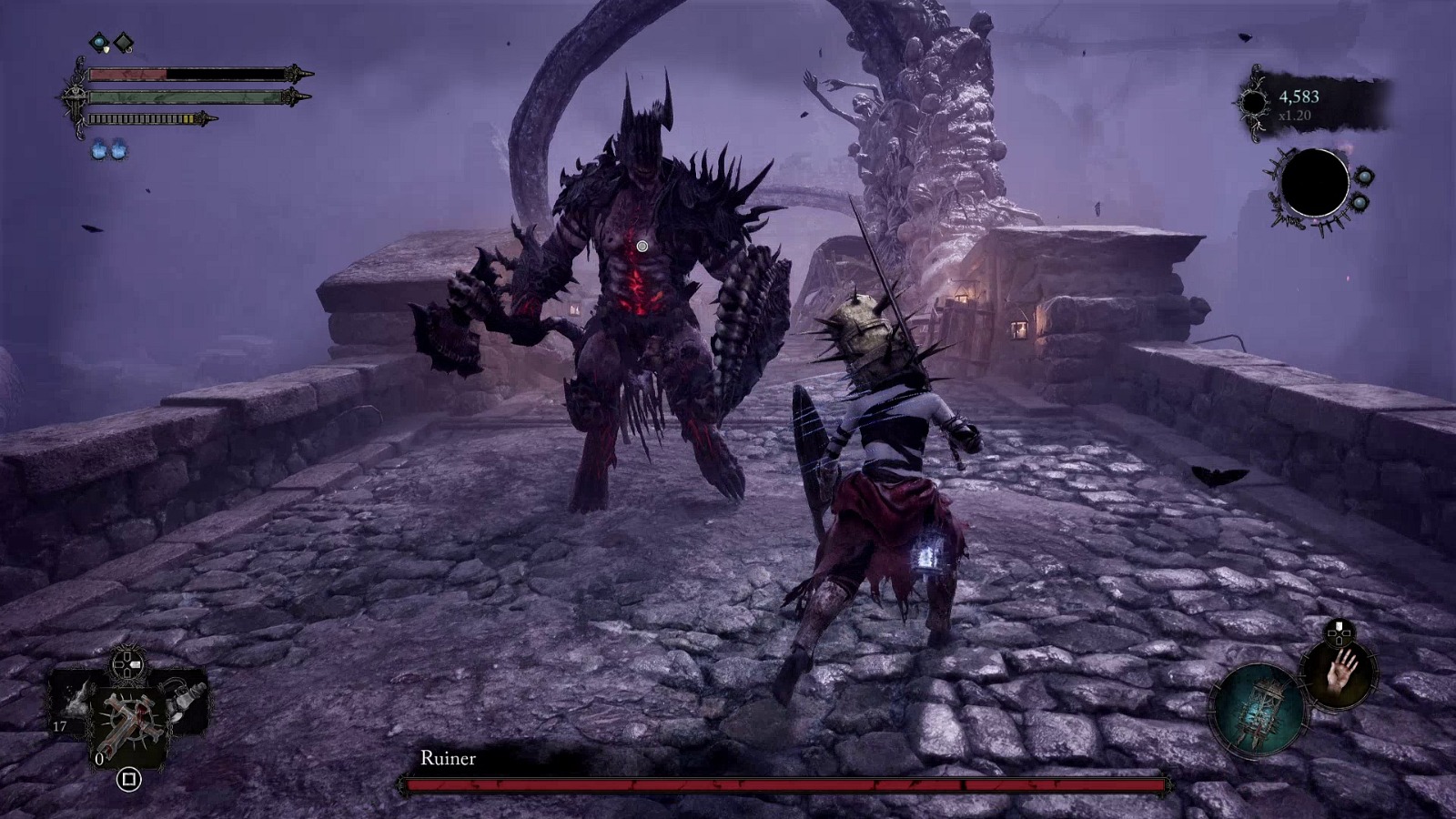
Task: Expand the D-pad item selector emblem
Action: [x=127, y=664]
